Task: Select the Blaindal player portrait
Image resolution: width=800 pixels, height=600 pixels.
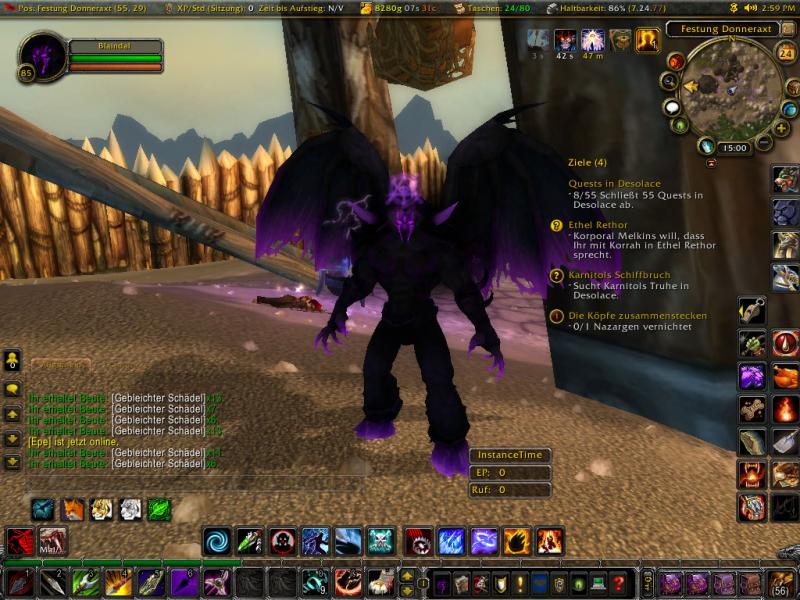Action: [x=42, y=58]
